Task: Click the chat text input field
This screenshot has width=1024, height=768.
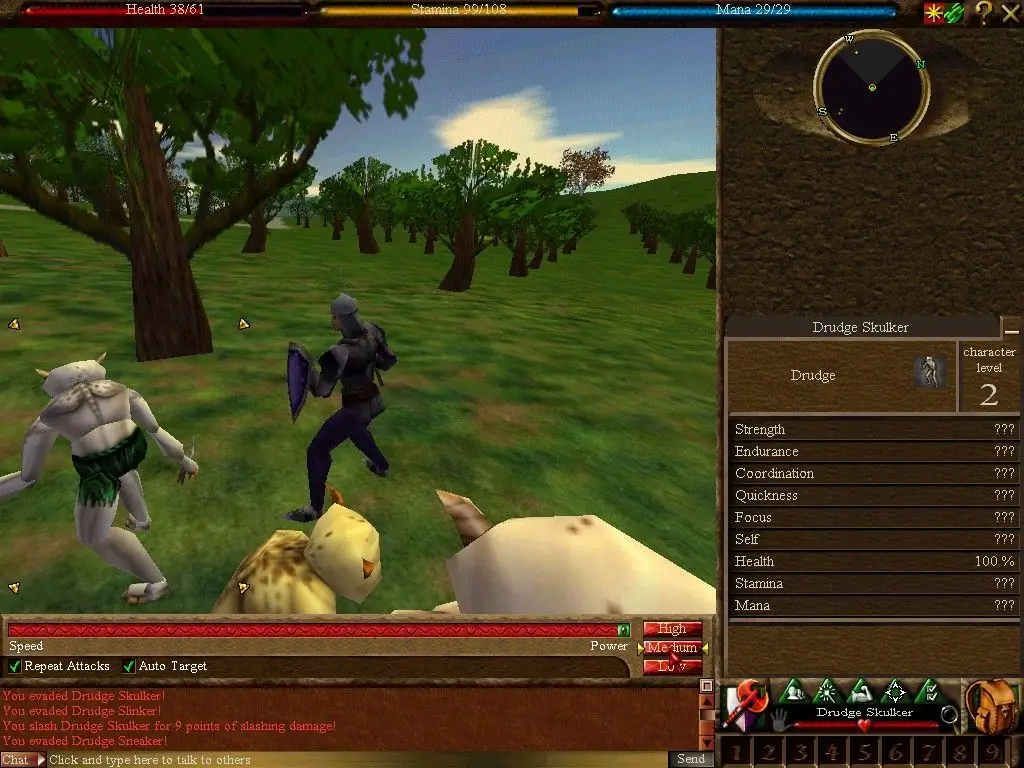Action: pos(350,760)
